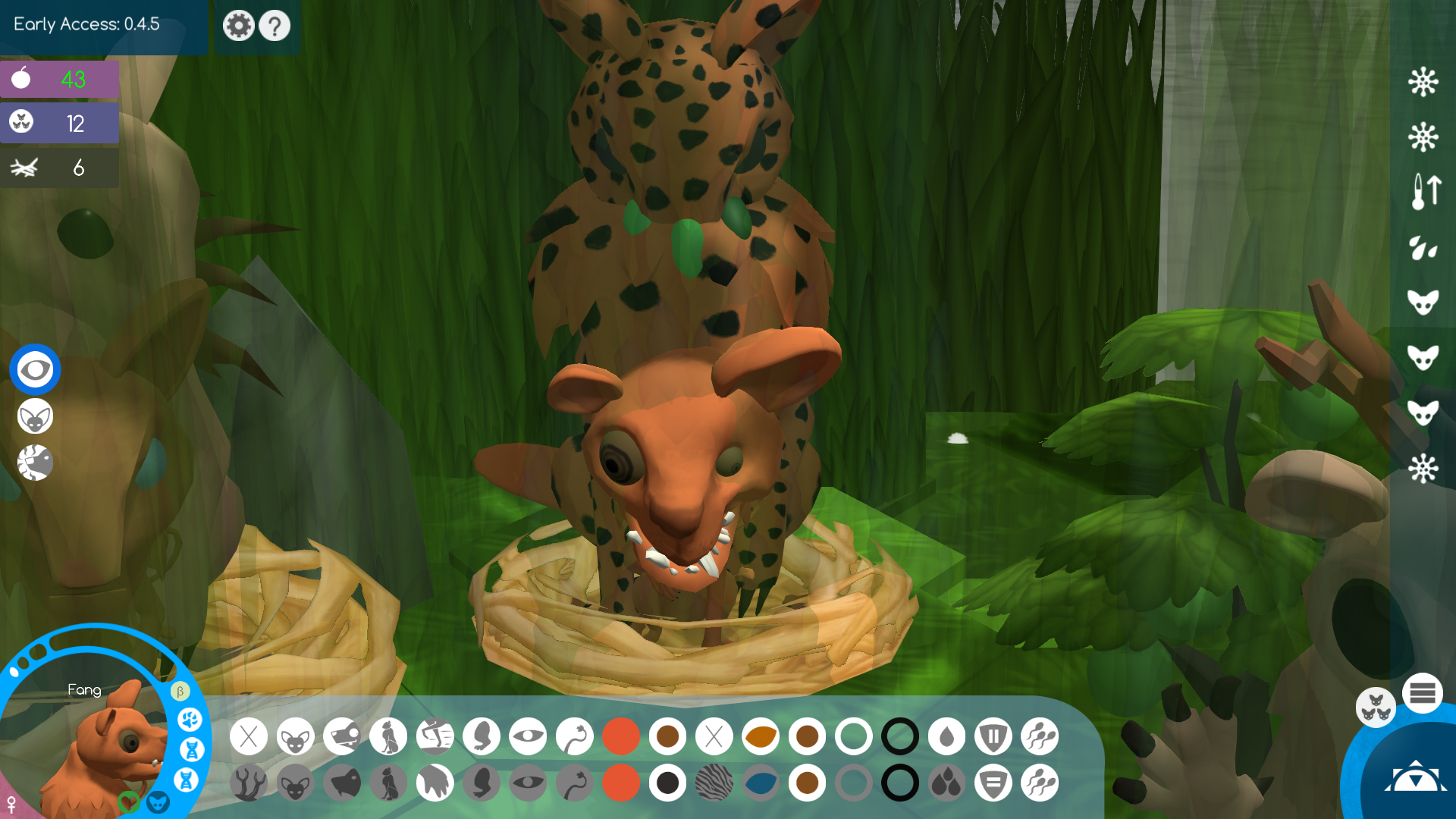Open the fertility sperm gene icon
1456x819 pixels.
[1040, 736]
